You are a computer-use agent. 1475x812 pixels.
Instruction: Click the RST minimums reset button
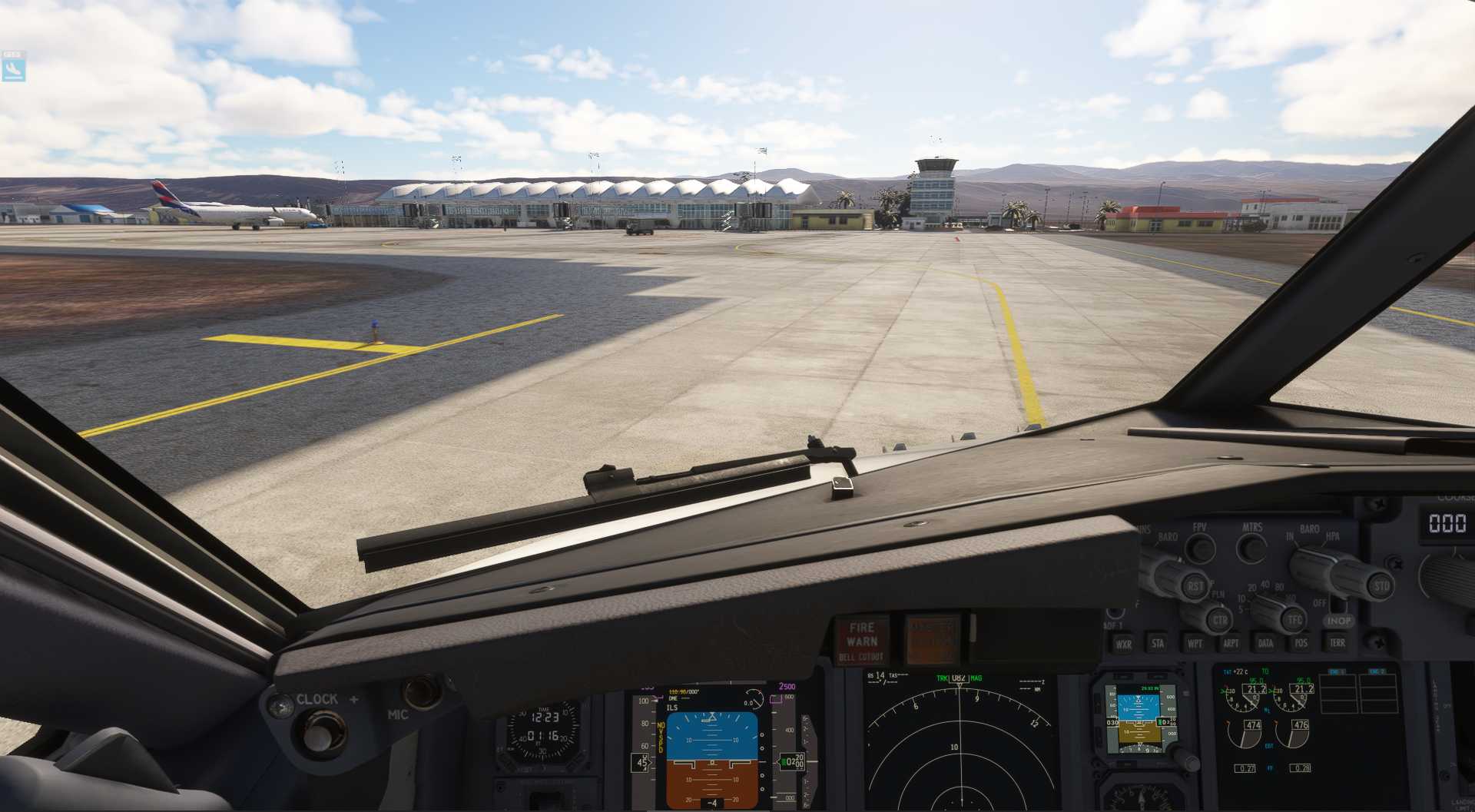[1195, 586]
